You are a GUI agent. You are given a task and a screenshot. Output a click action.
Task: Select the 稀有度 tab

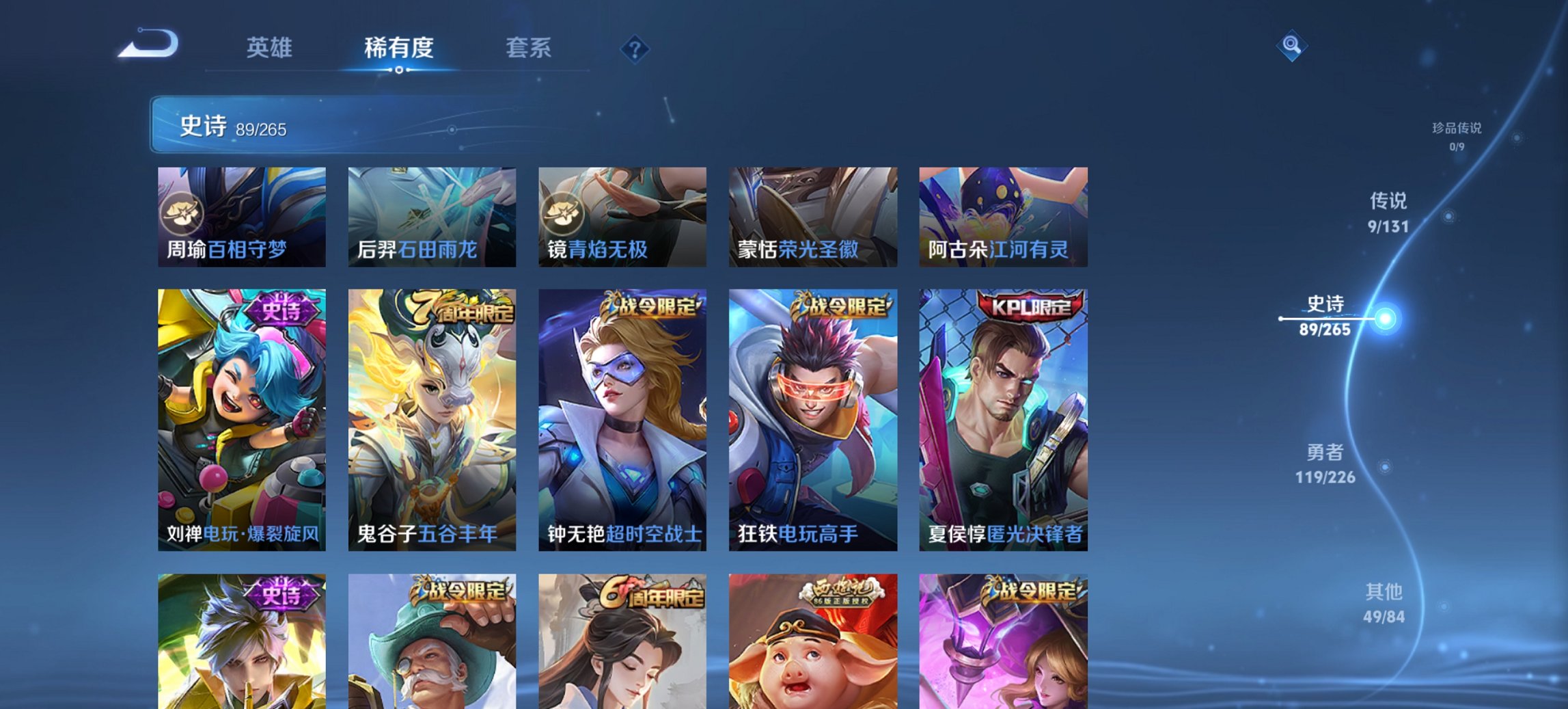pyautogui.click(x=400, y=48)
